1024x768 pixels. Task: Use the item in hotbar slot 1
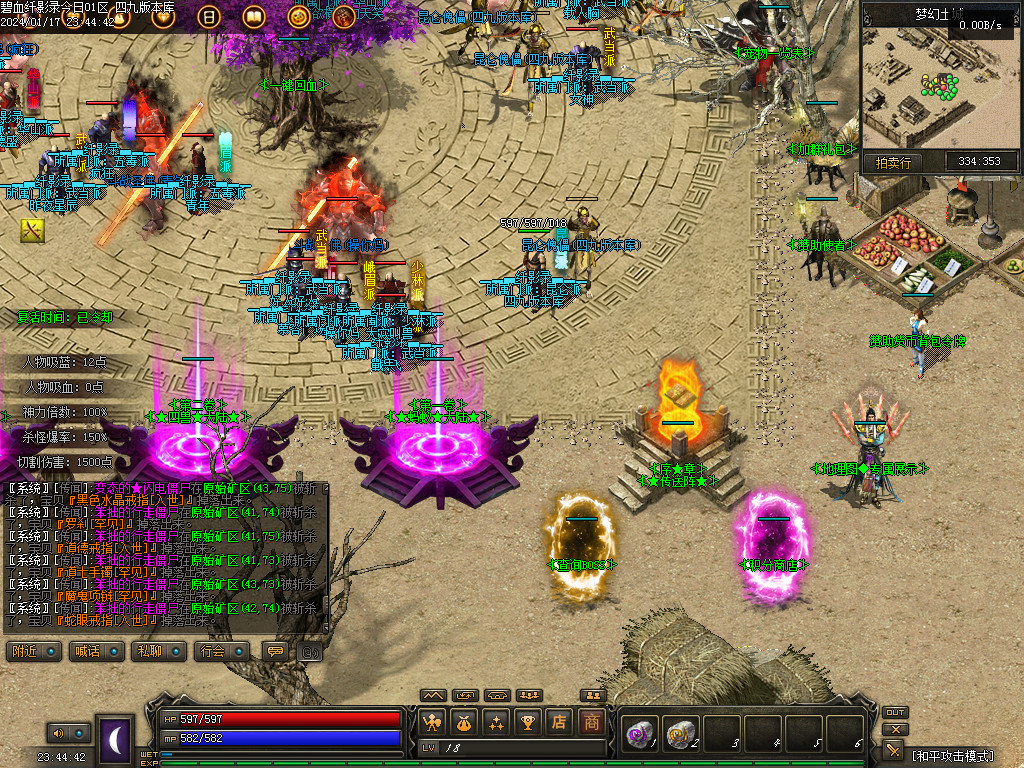[x=639, y=733]
